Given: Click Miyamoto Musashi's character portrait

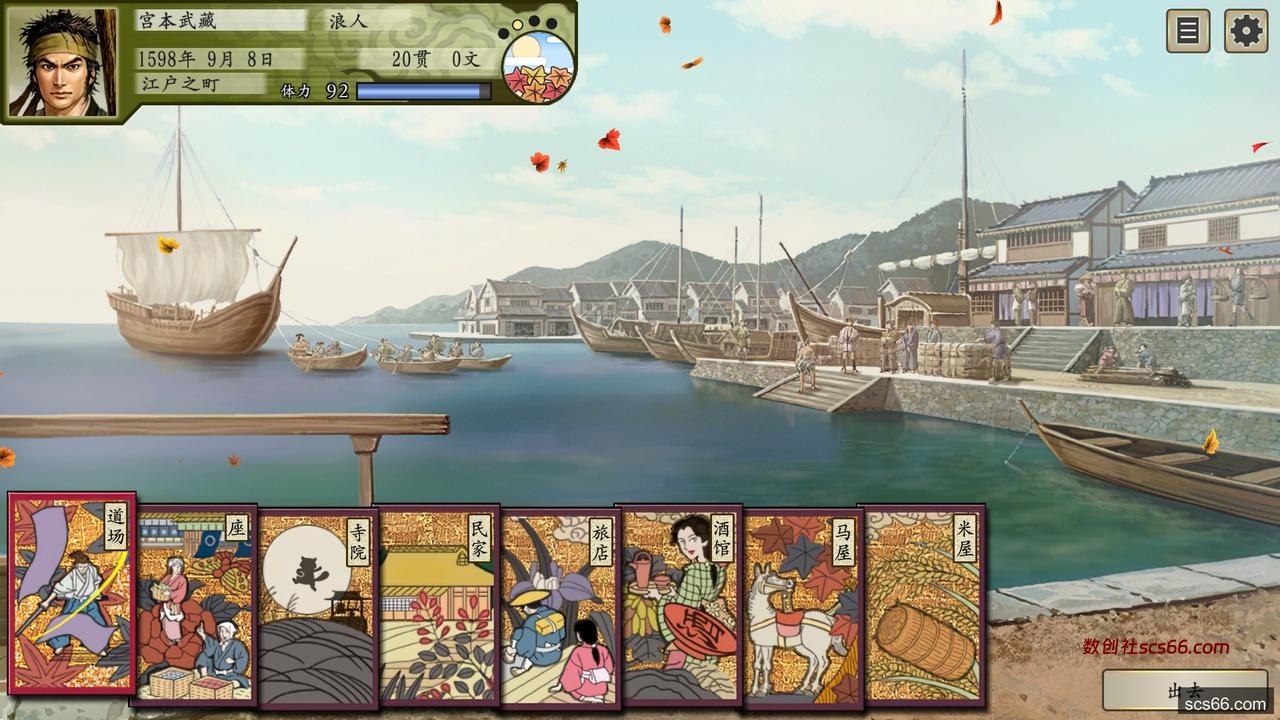Looking at the screenshot, I should [x=62, y=62].
